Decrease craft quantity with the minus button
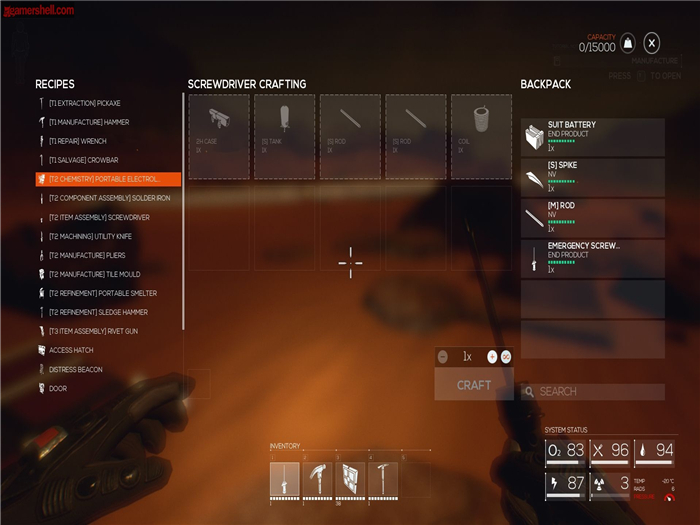The image size is (700, 525). point(443,356)
